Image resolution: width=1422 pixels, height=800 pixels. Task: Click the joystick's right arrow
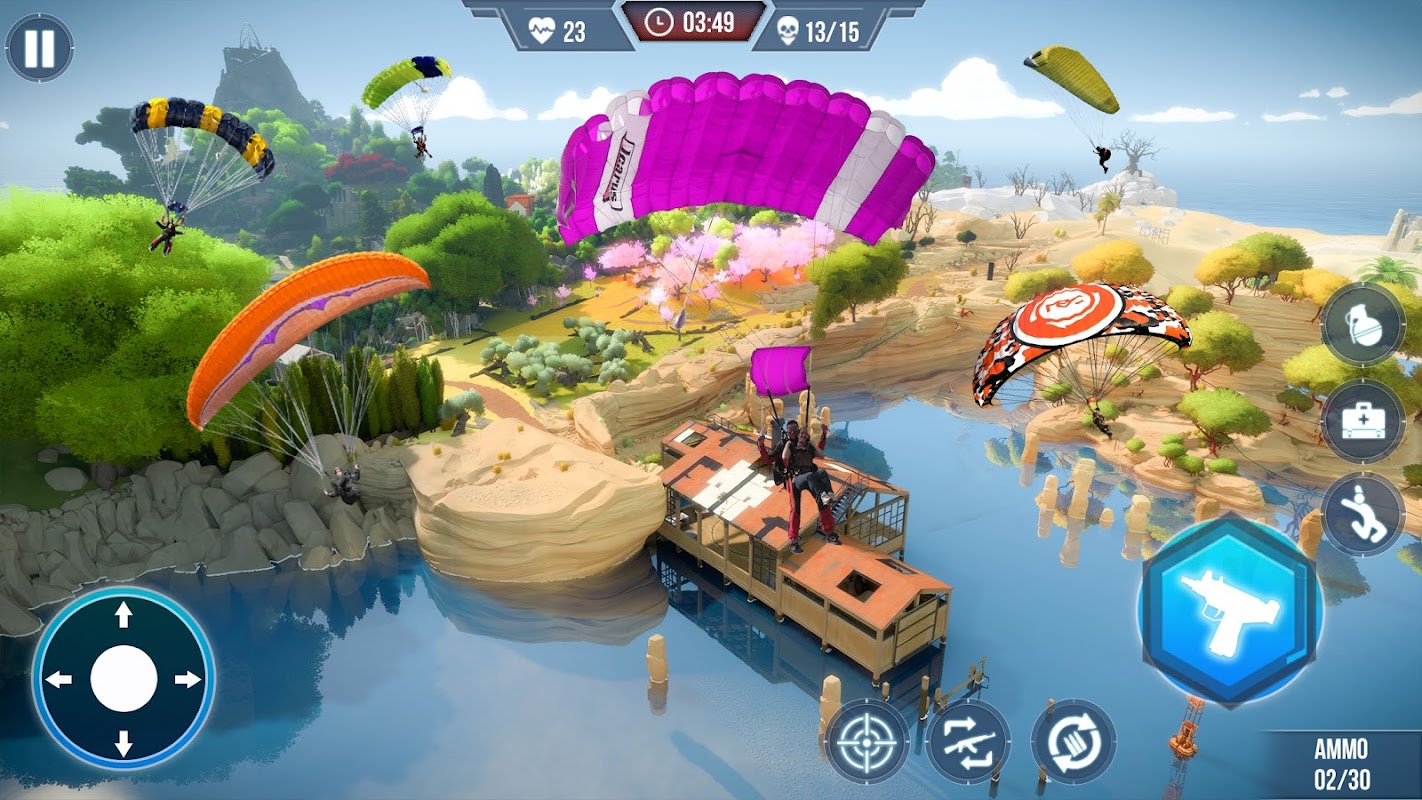pyautogui.click(x=187, y=680)
